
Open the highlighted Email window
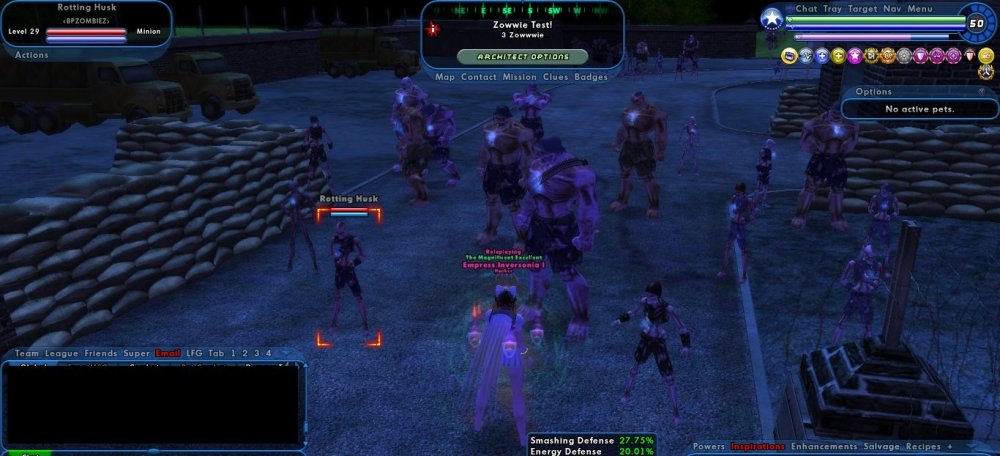(168, 353)
